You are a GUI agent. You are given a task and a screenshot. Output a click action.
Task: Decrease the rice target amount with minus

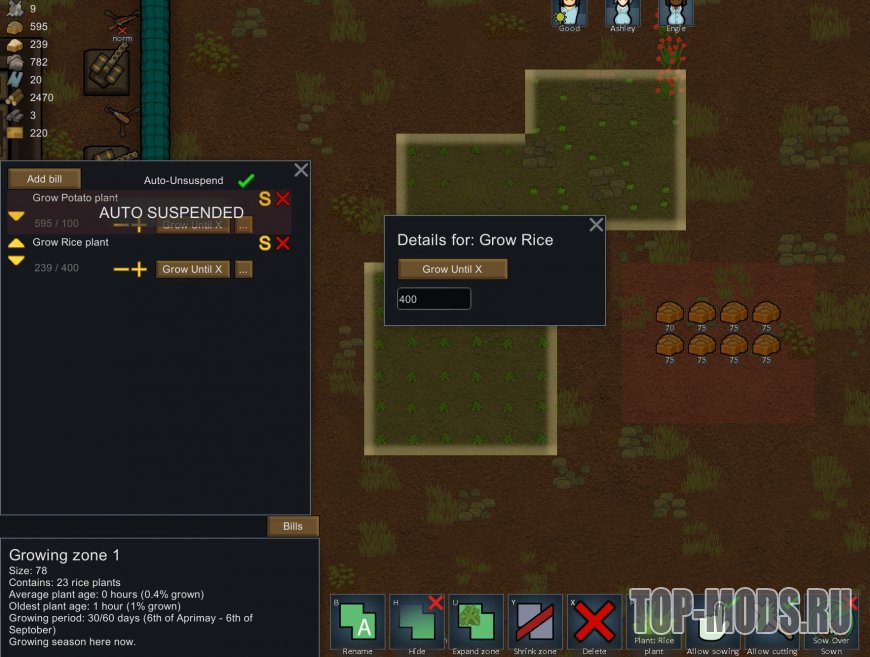coord(121,269)
